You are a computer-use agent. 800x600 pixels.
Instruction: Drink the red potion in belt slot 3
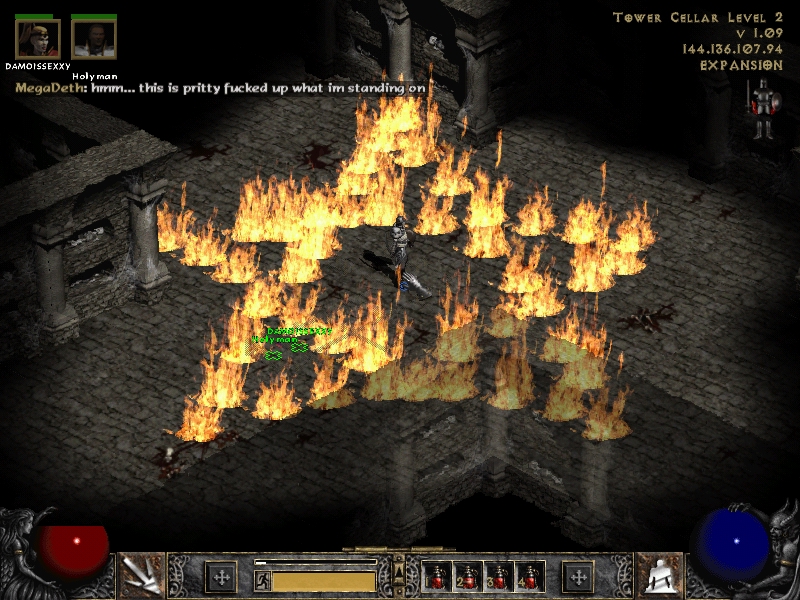pyautogui.click(x=498, y=577)
